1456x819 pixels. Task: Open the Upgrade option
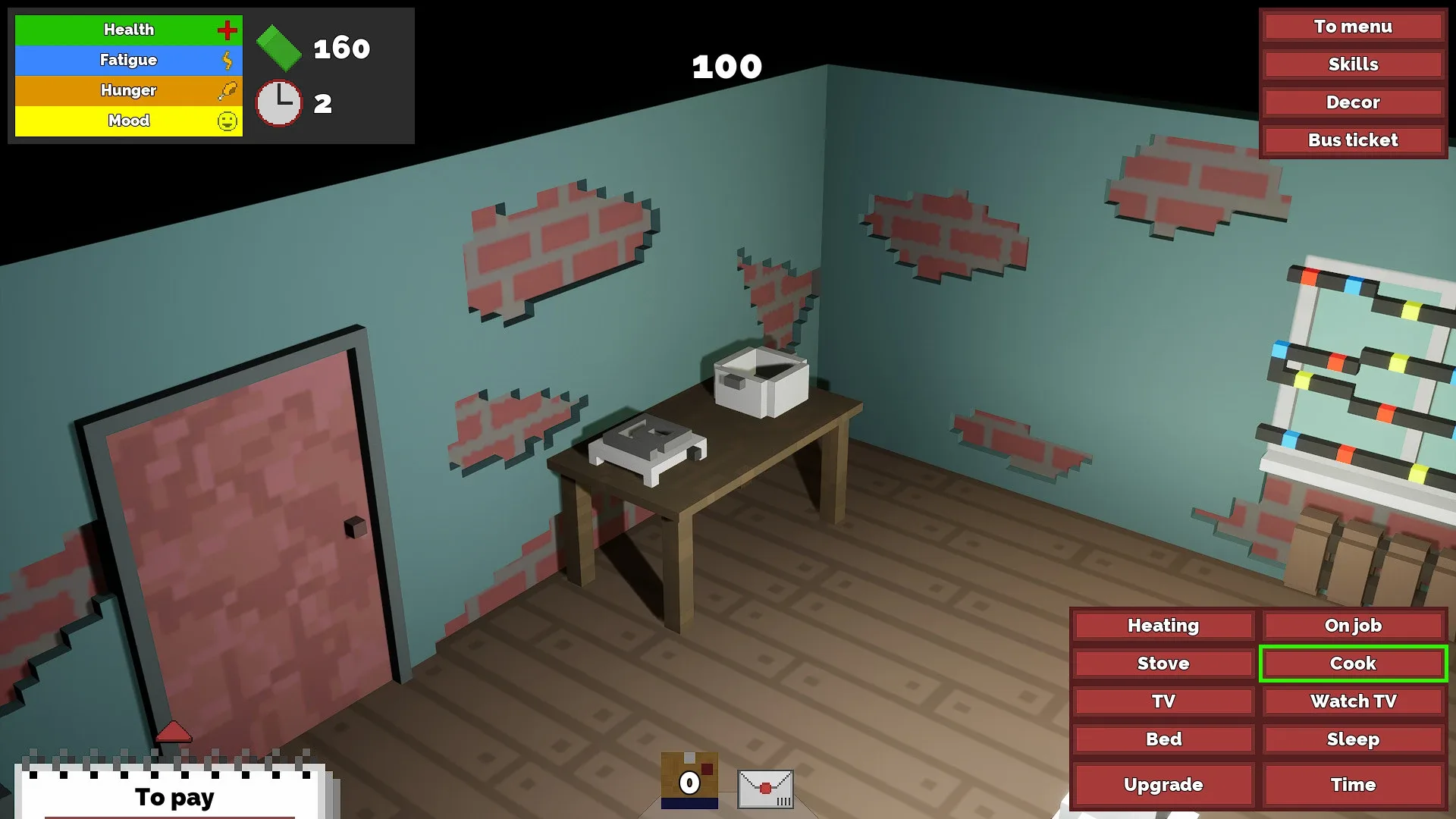(x=1163, y=785)
